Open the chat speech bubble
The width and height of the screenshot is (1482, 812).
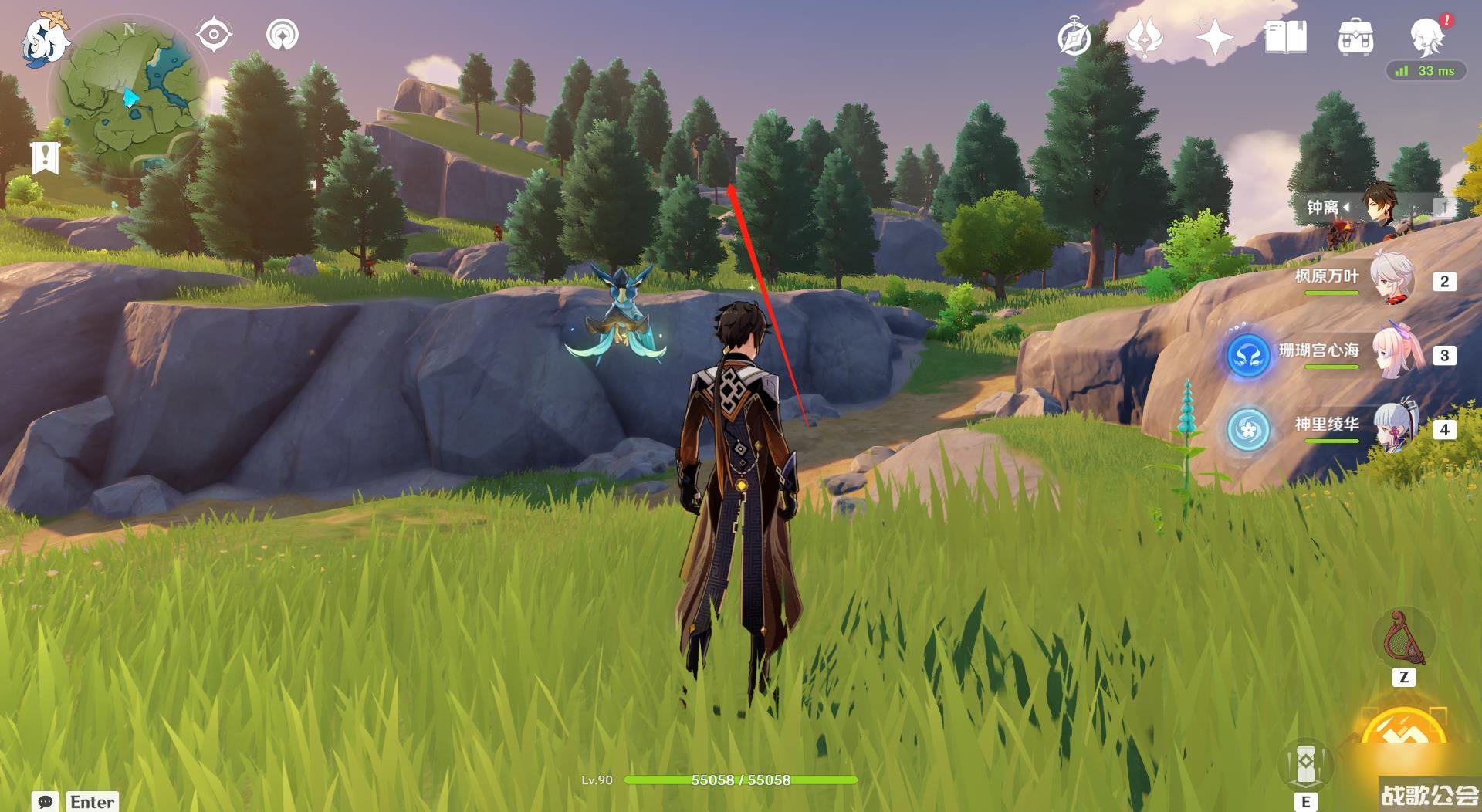[46, 802]
